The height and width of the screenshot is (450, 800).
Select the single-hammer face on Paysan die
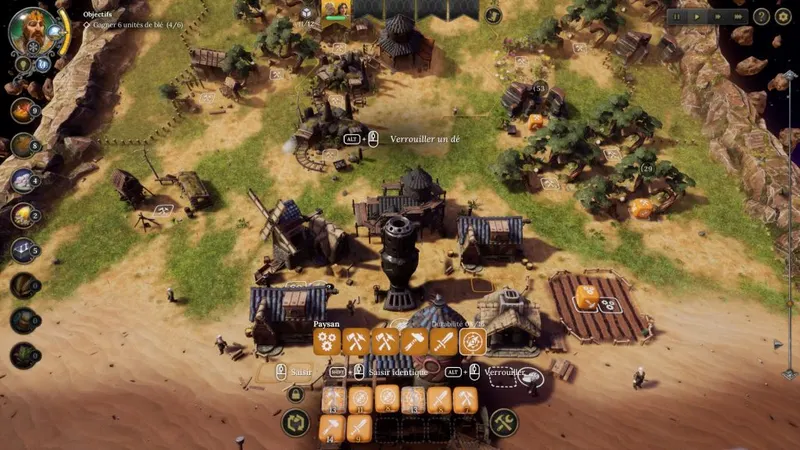[414, 342]
